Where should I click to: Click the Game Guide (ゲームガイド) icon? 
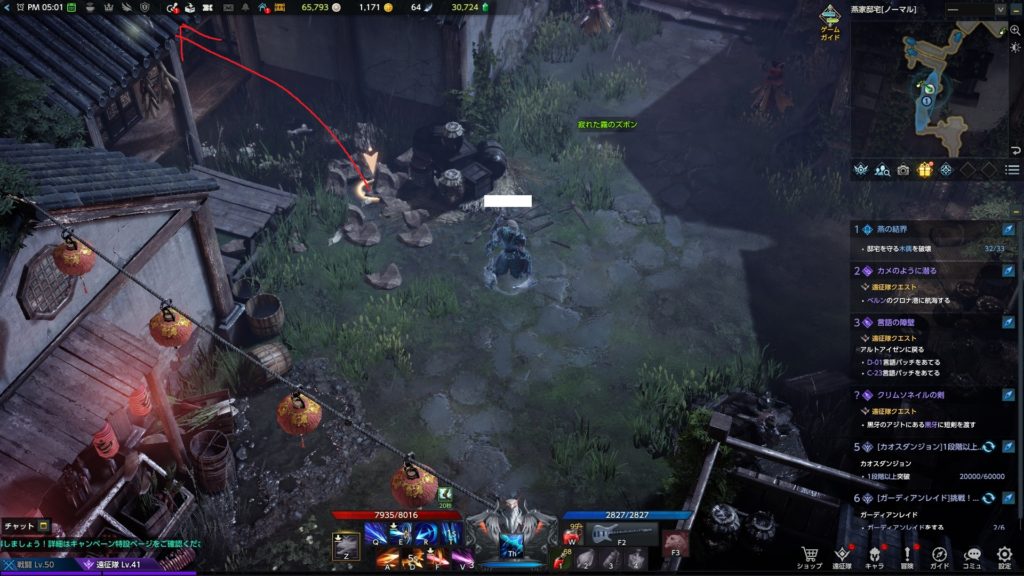pos(830,22)
